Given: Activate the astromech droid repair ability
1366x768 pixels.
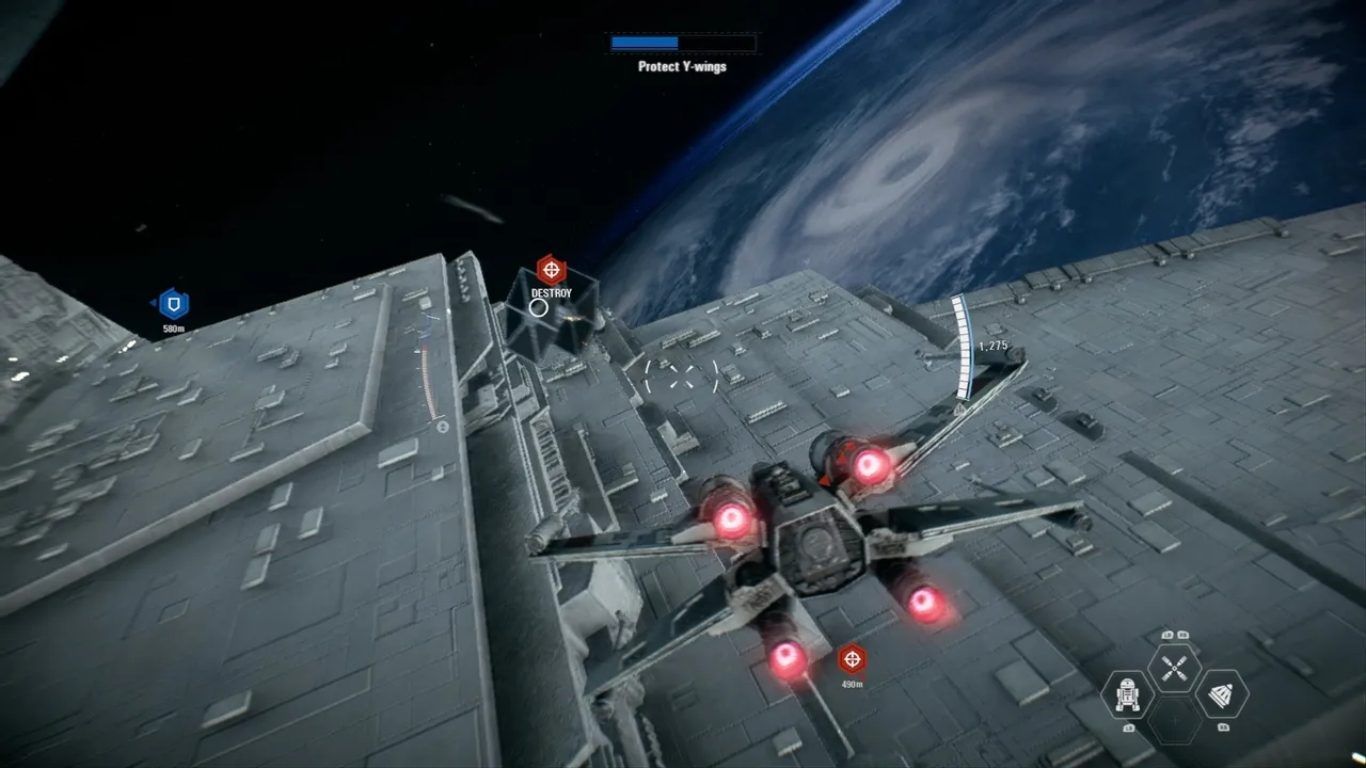Looking at the screenshot, I should pos(1127,693).
